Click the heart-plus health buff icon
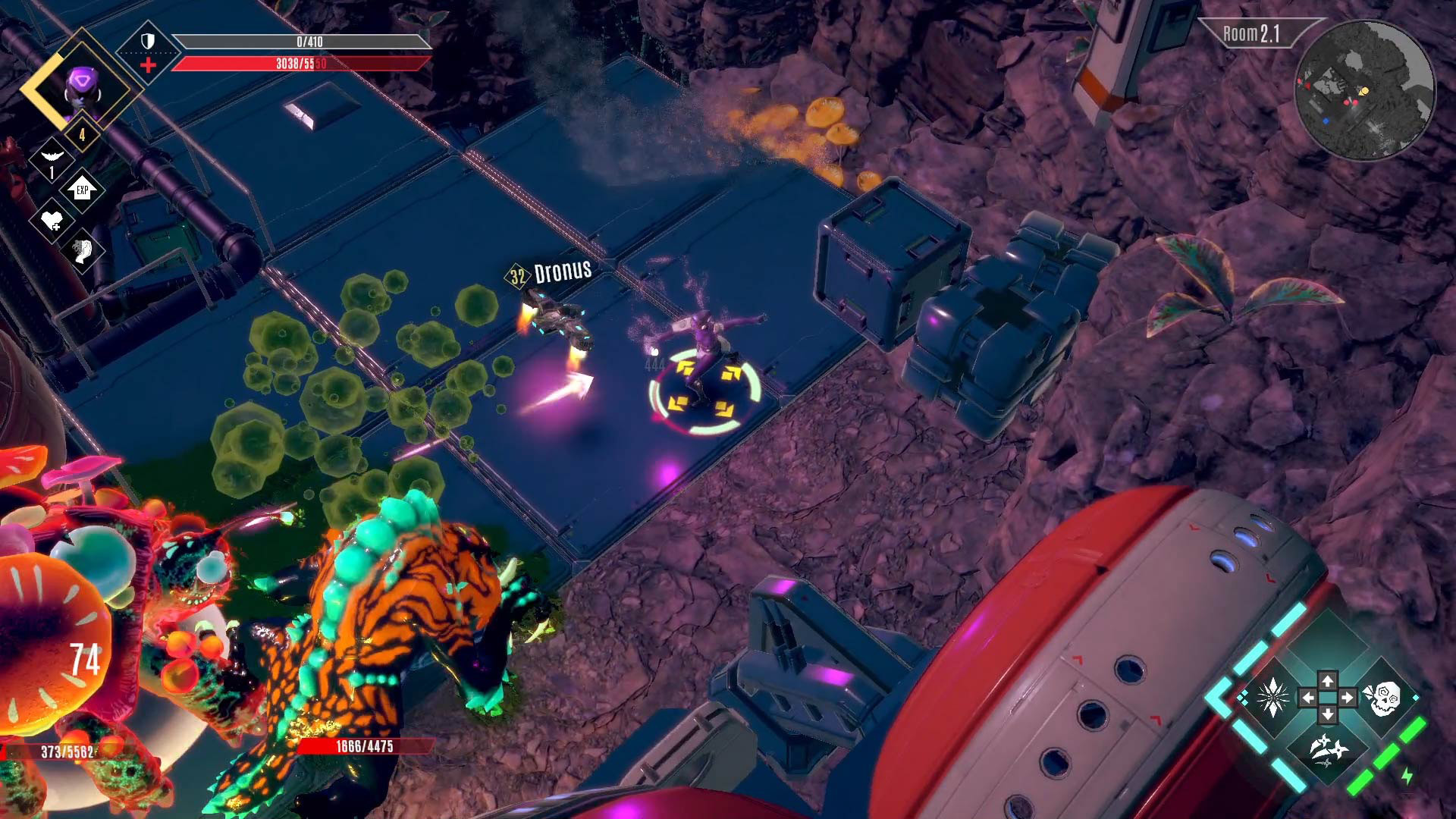This screenshot has height=819, width=1456. coord(52,221)
